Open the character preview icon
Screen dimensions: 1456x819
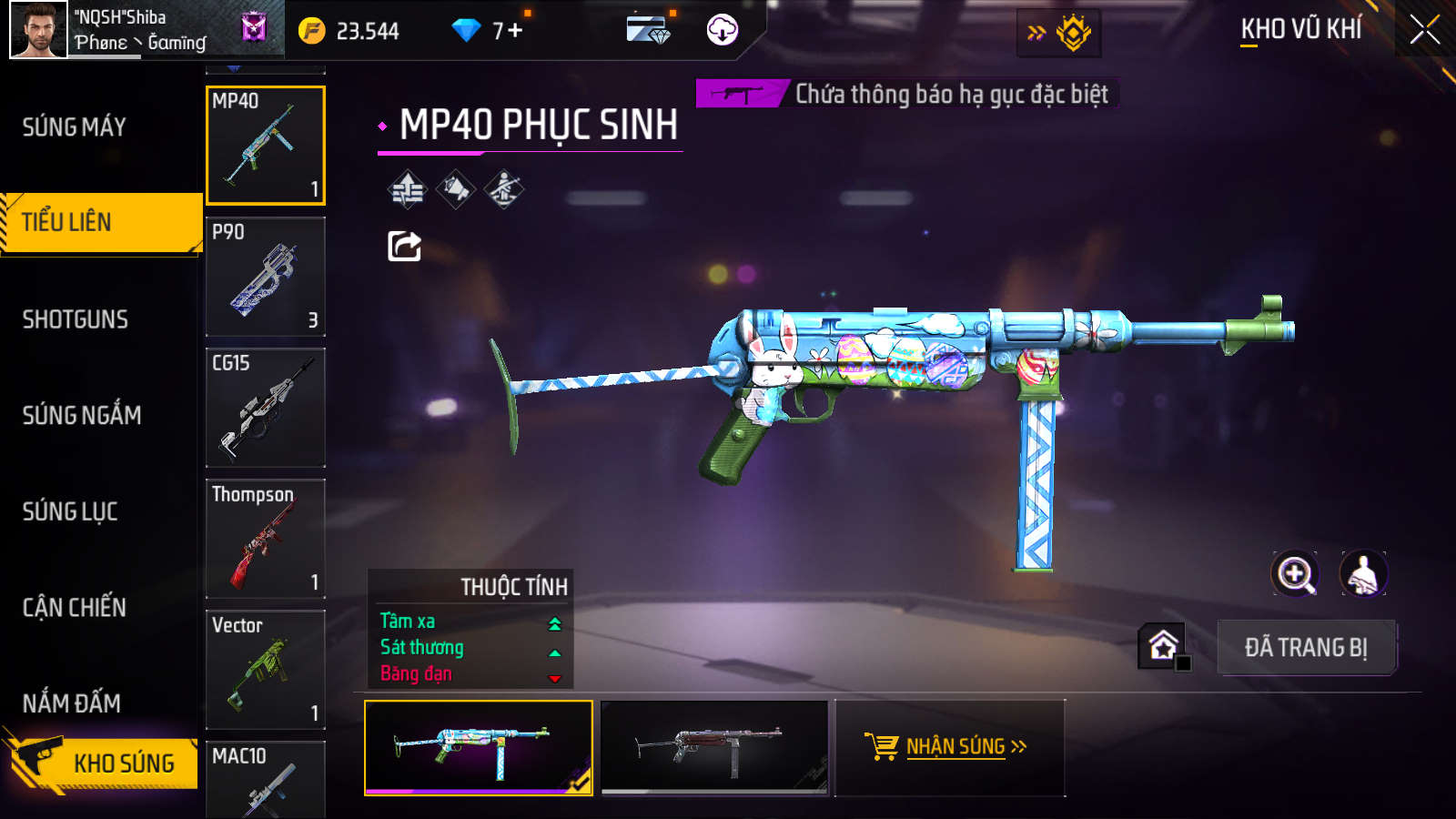pos(1362,574)
